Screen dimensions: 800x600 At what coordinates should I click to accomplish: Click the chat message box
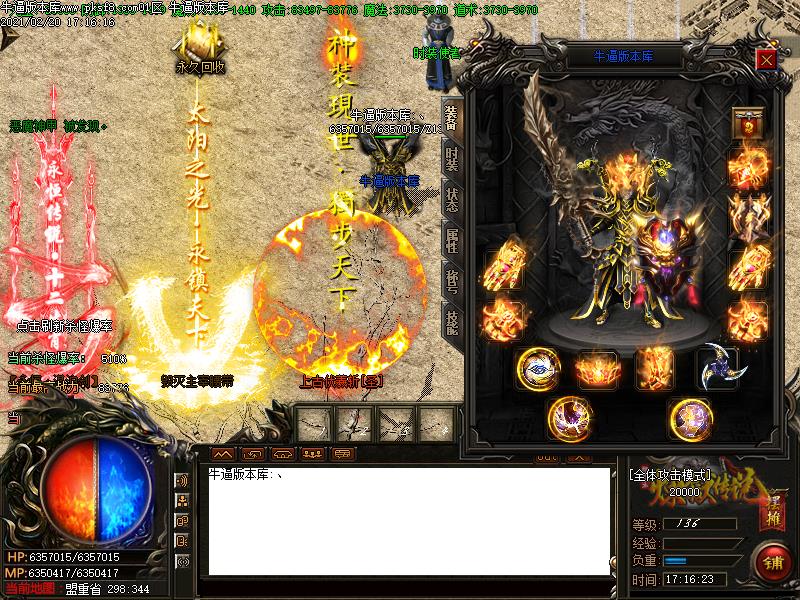click(x=408, y=520)
